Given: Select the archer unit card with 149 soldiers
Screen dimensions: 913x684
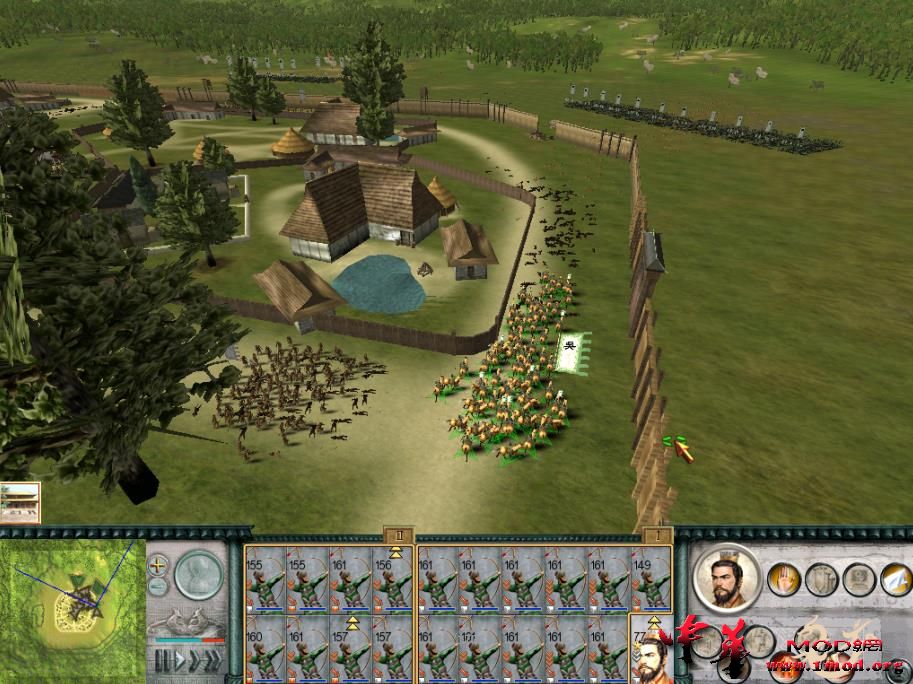Looking at the screenshot, I should [x=651, y=579].
